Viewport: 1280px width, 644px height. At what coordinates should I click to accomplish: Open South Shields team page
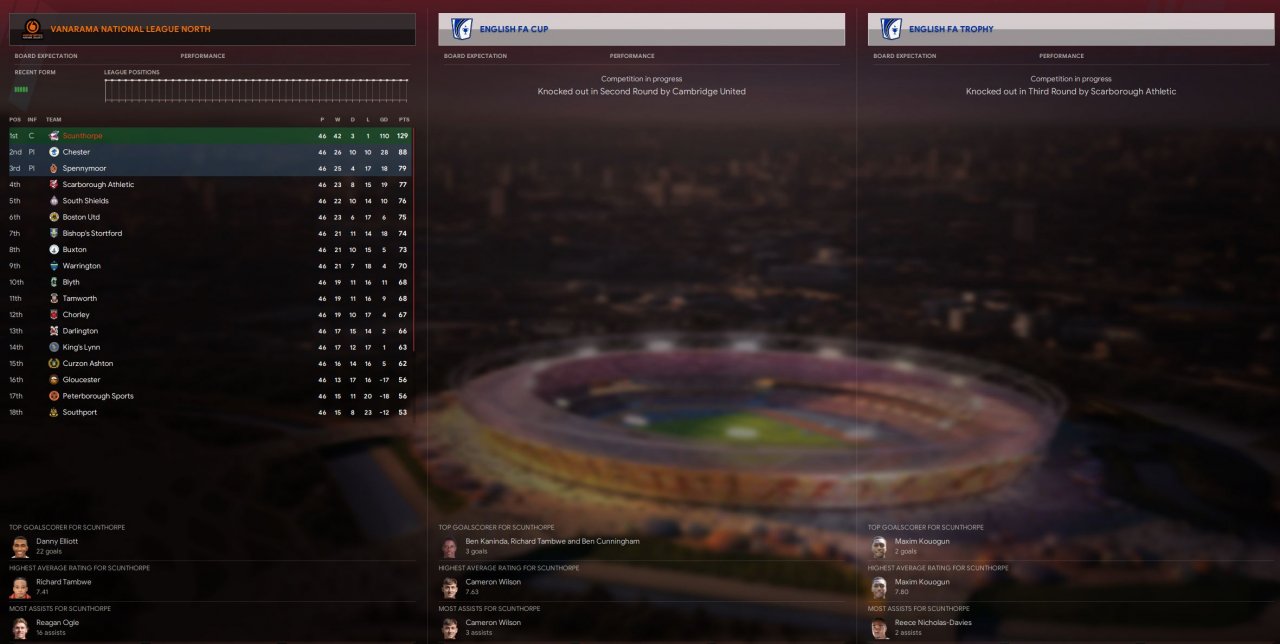click(x=85, y=201)
